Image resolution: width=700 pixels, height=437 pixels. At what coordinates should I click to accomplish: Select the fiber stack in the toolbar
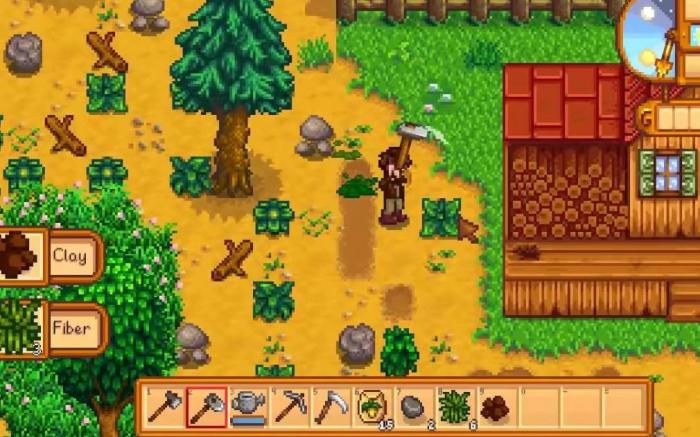pyautogui.click(x=455, y=407)
